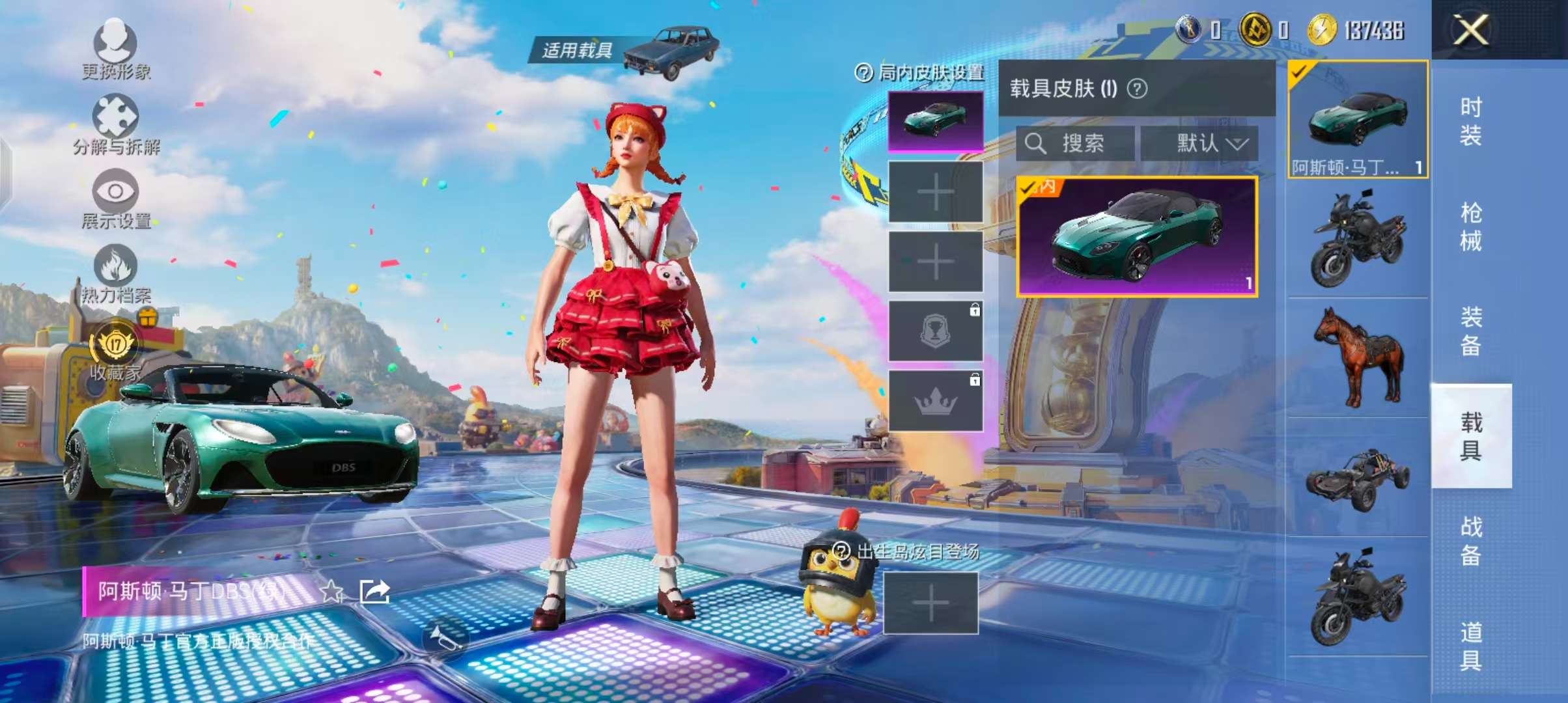Open 展示设置 display settings
The height and width of the screenshot is (703, 1568).
(116, 197)
